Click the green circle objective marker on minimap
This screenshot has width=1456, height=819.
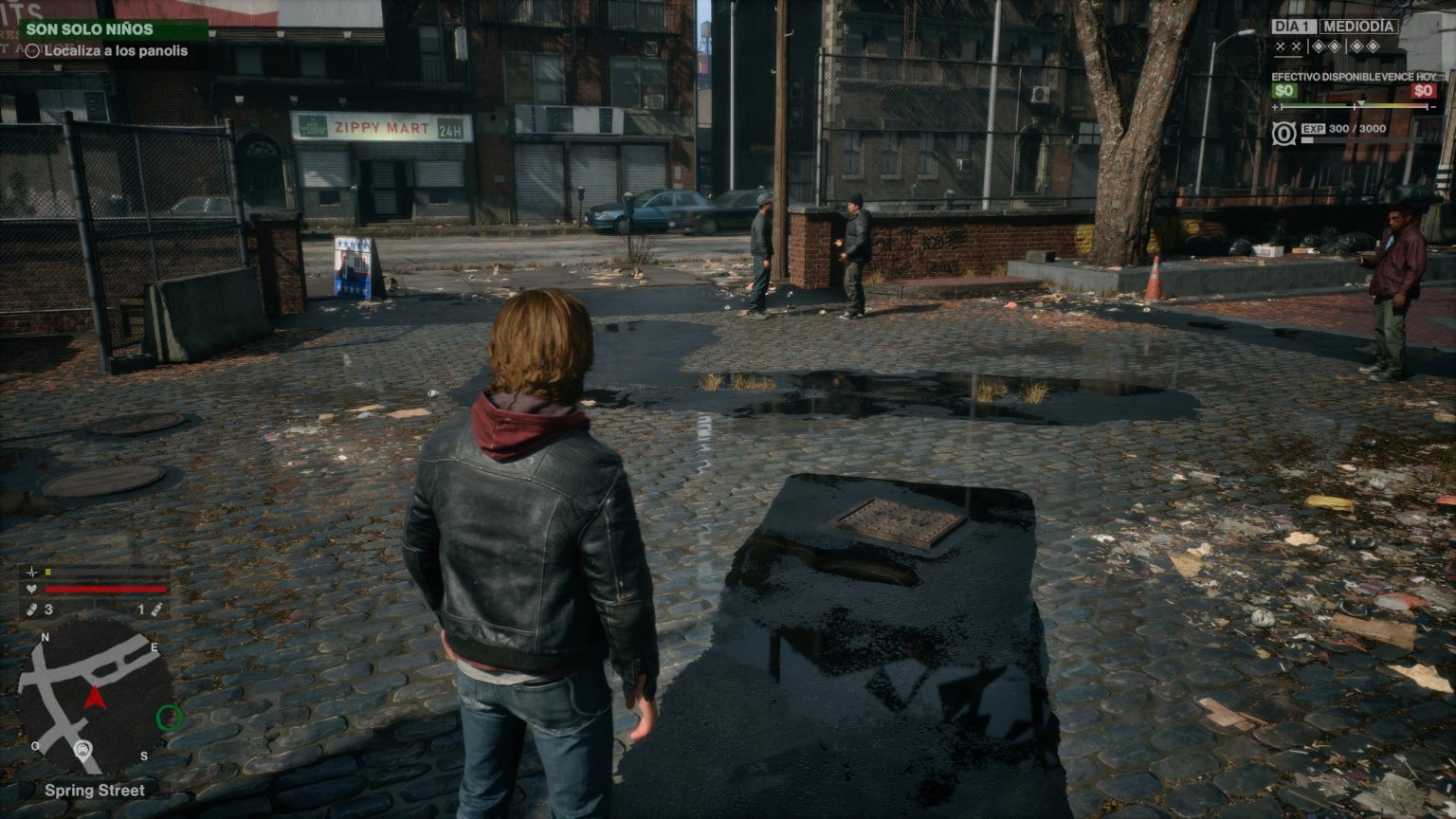coord(169,718)
